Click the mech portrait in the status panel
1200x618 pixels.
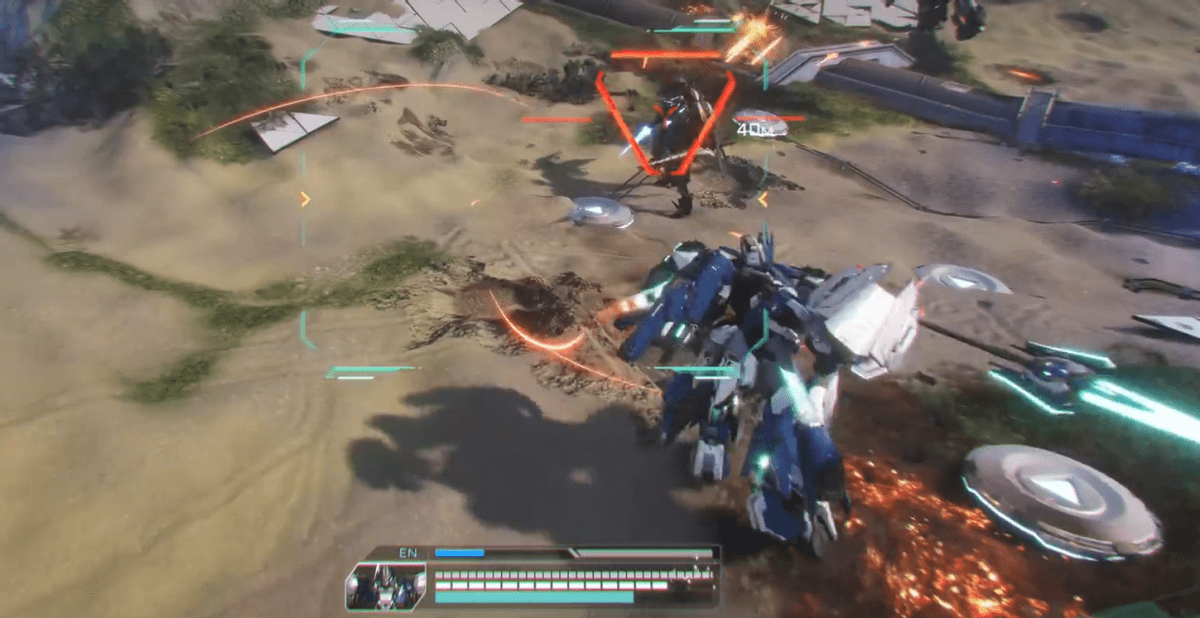(385, 586)
